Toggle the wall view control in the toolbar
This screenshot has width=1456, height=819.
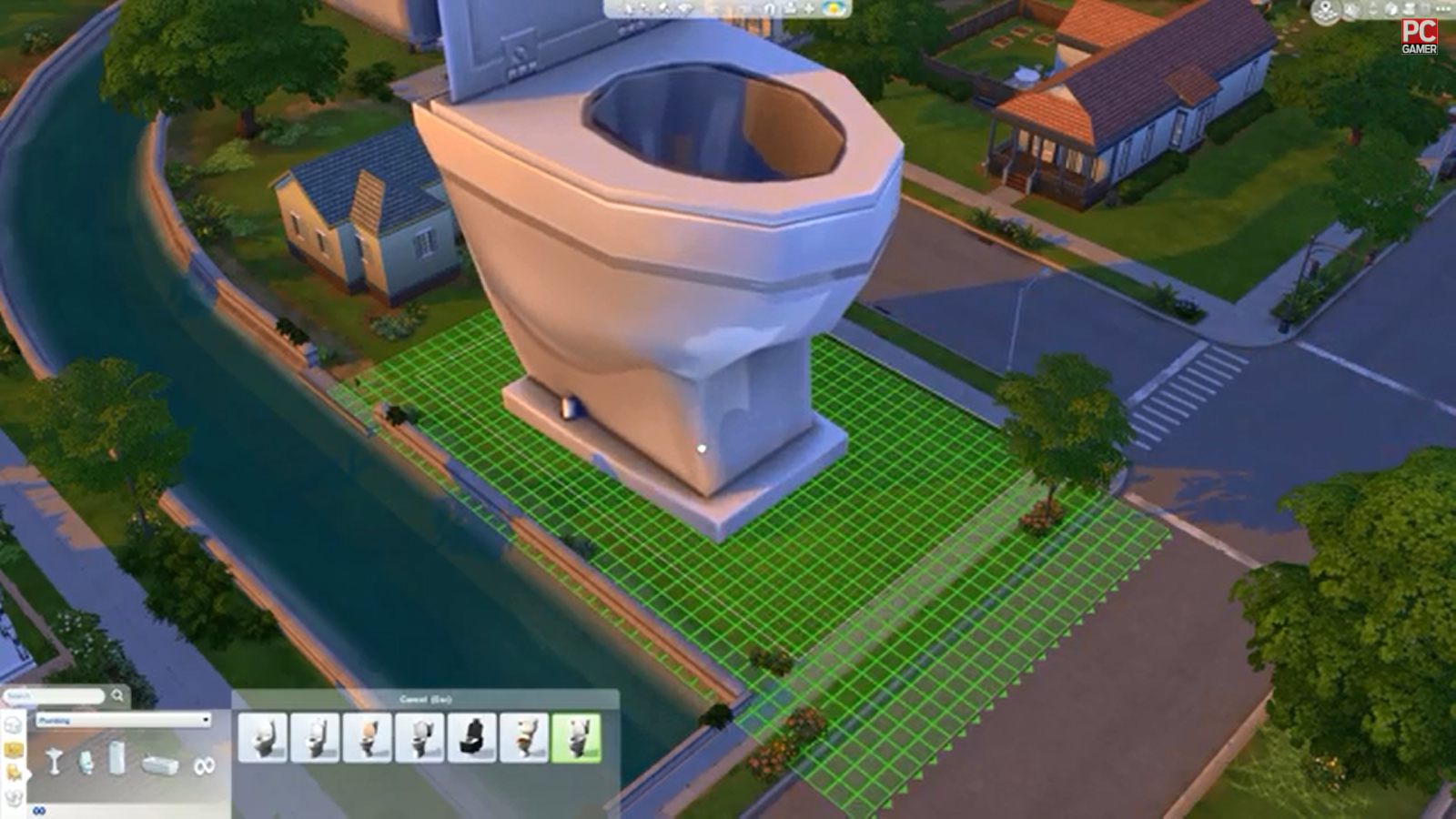click(769, 8)
